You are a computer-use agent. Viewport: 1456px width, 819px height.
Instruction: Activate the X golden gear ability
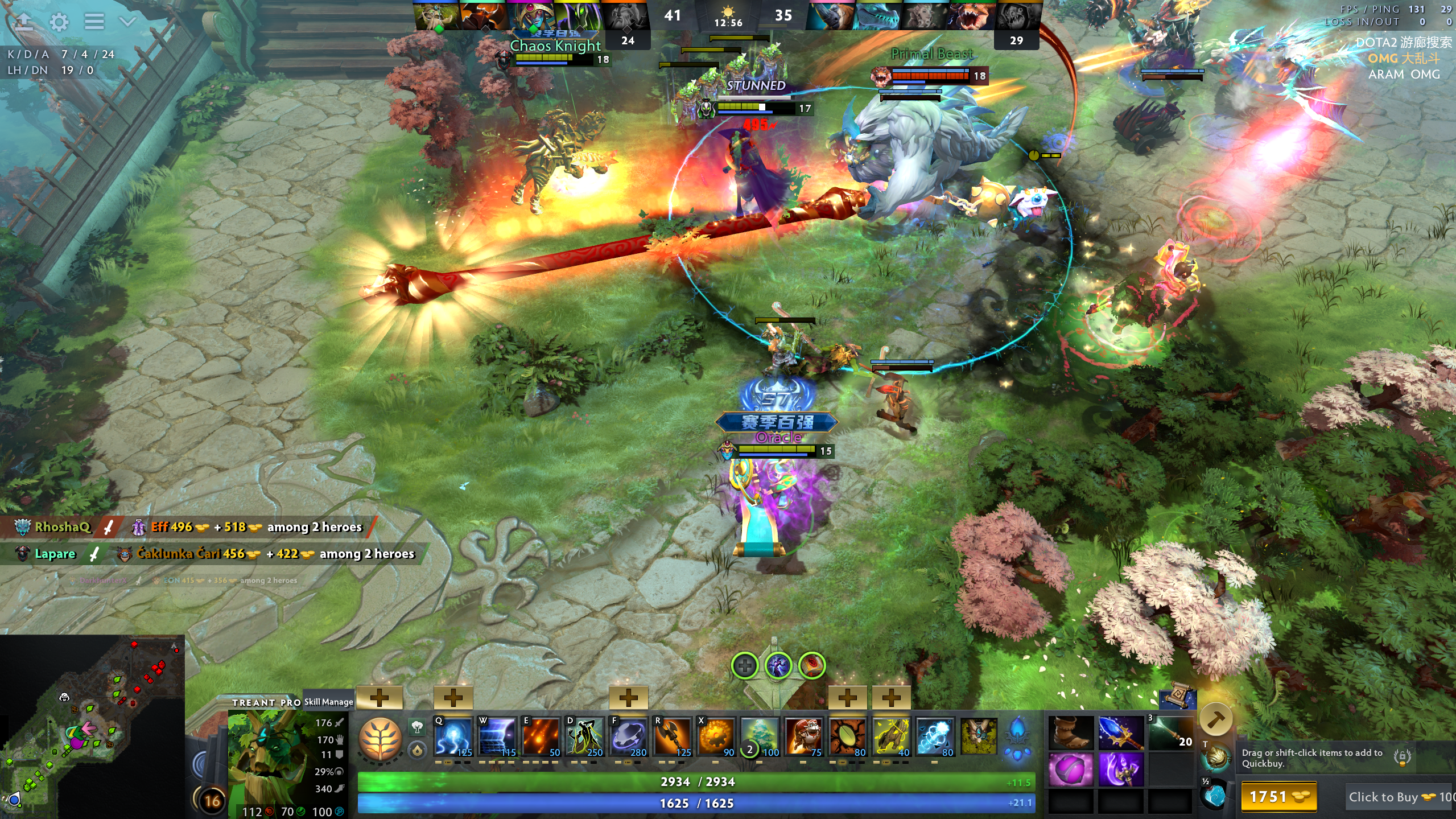coord(716,736)
